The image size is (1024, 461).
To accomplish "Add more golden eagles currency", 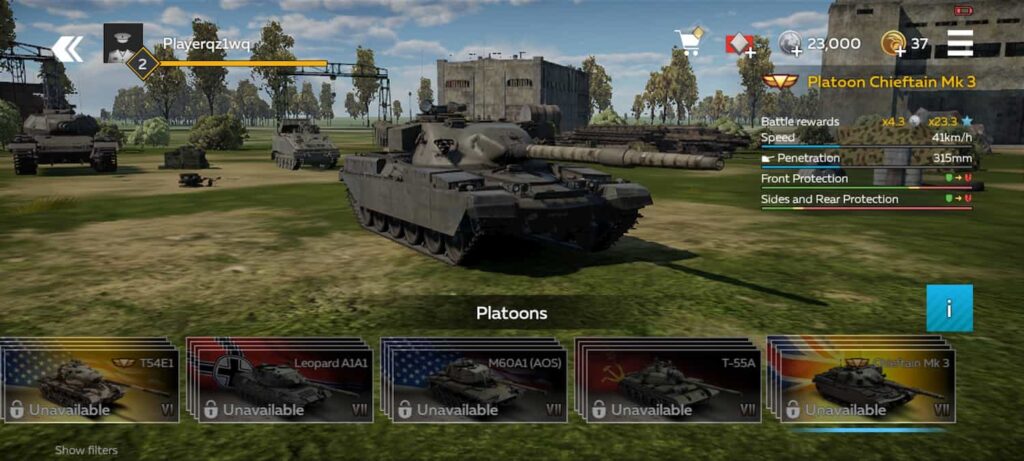I will click(893, 44).
